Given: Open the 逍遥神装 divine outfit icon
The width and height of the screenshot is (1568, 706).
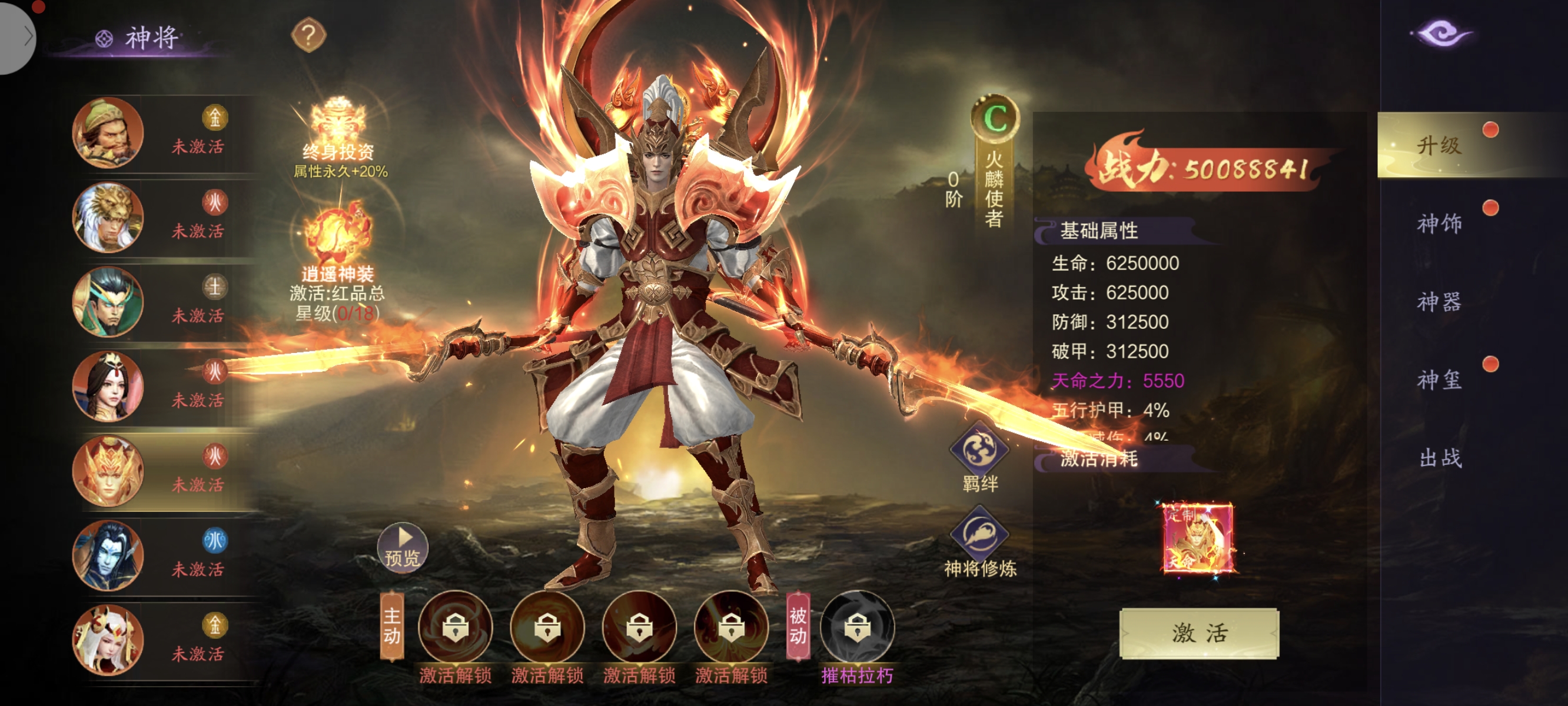Looking at the screenshot, I should [338, 234].
